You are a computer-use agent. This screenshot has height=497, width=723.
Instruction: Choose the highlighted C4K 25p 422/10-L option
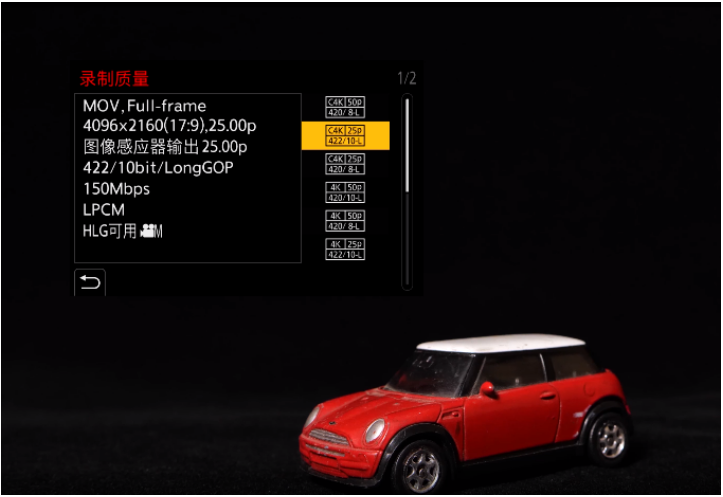(x=345, y=135)
